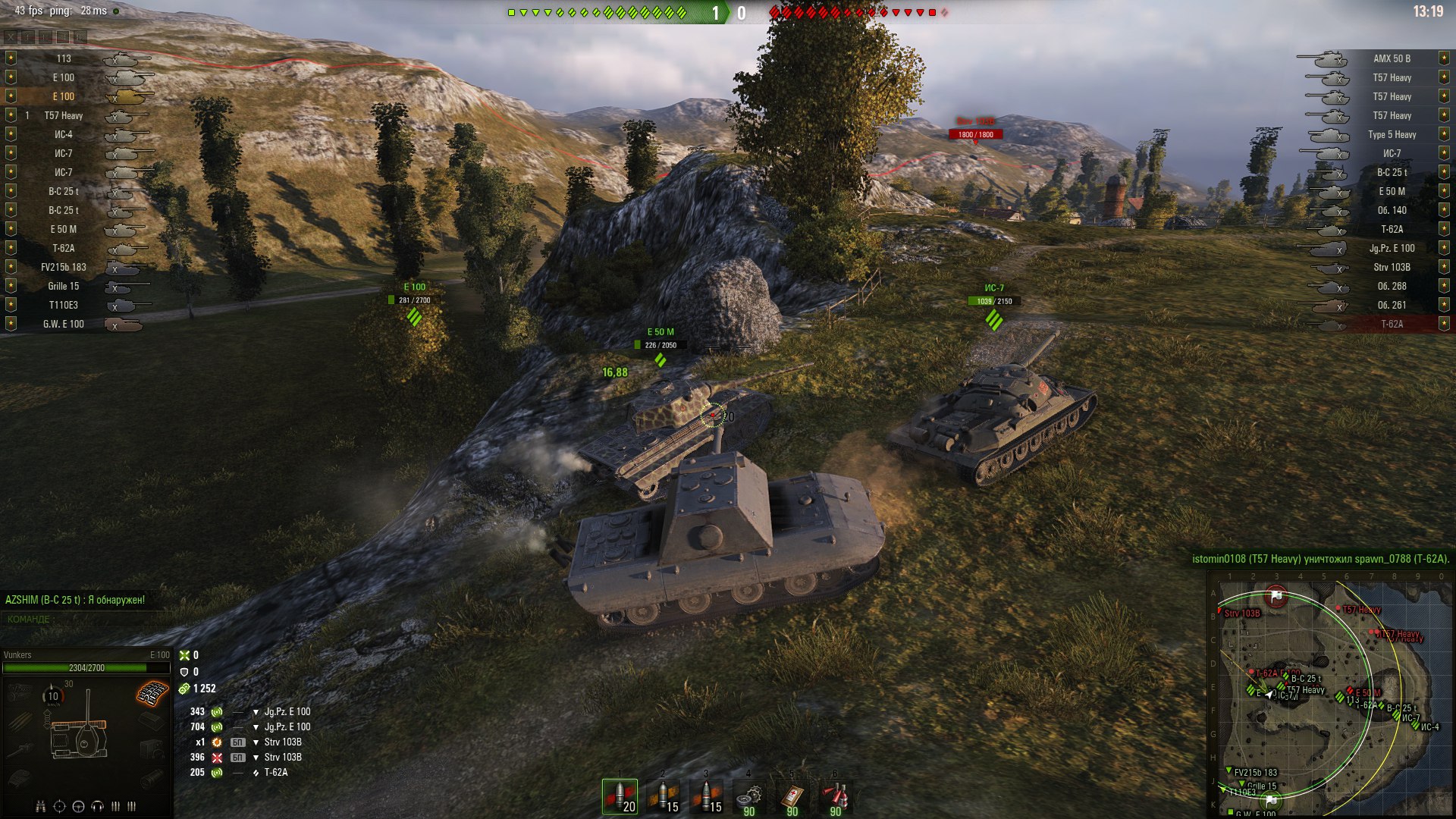The image size is (1456, 819).
Task: Activate the first aid kit consumable
Action: coord(792,796)
